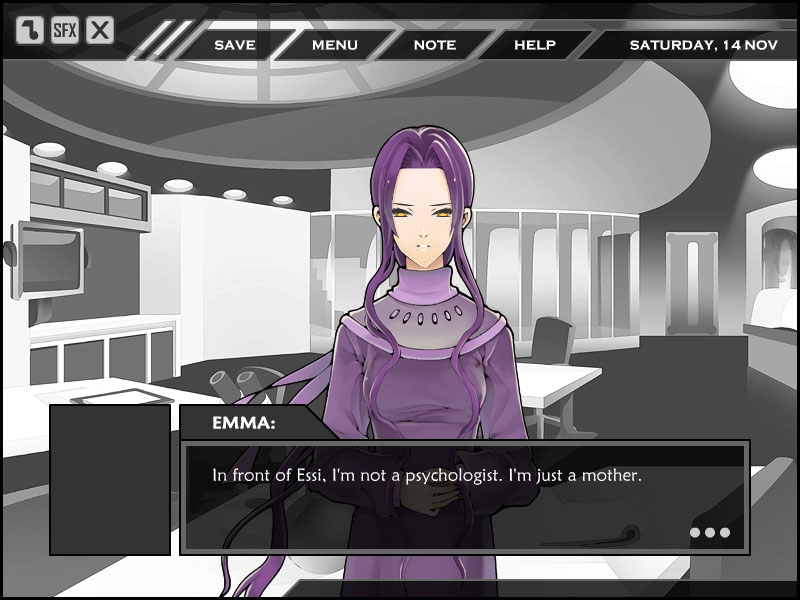Show the HELP screen

point(534,45)
